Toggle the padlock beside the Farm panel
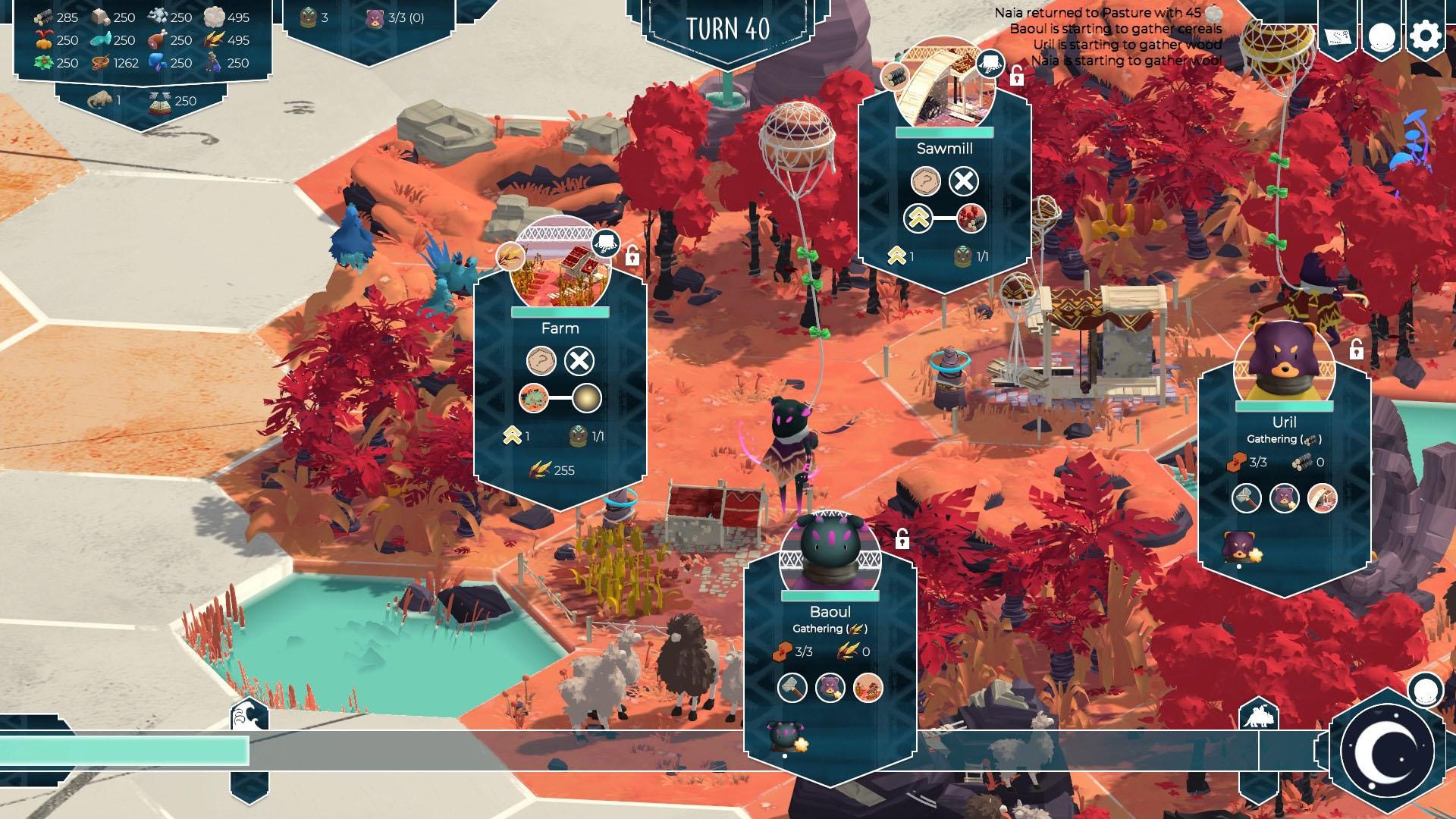 click(x=632, y=257)
